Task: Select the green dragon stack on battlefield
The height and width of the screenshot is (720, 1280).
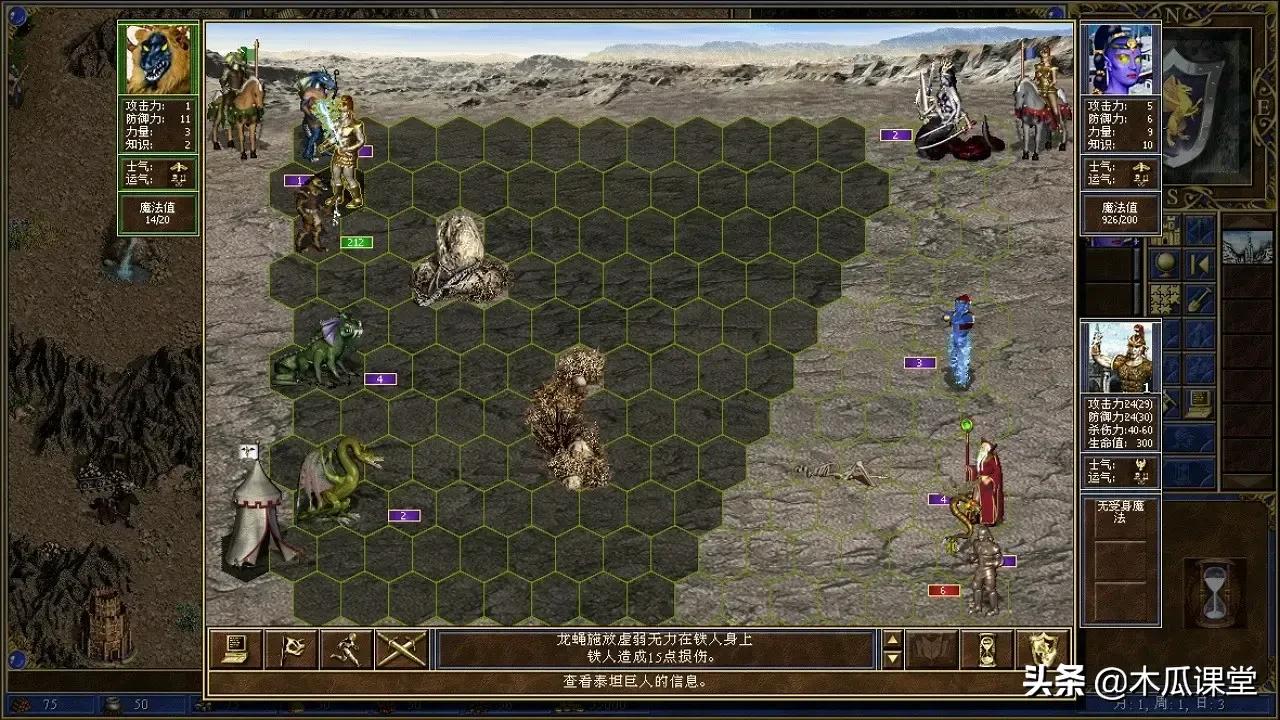Action: click(x=330, y=345)
